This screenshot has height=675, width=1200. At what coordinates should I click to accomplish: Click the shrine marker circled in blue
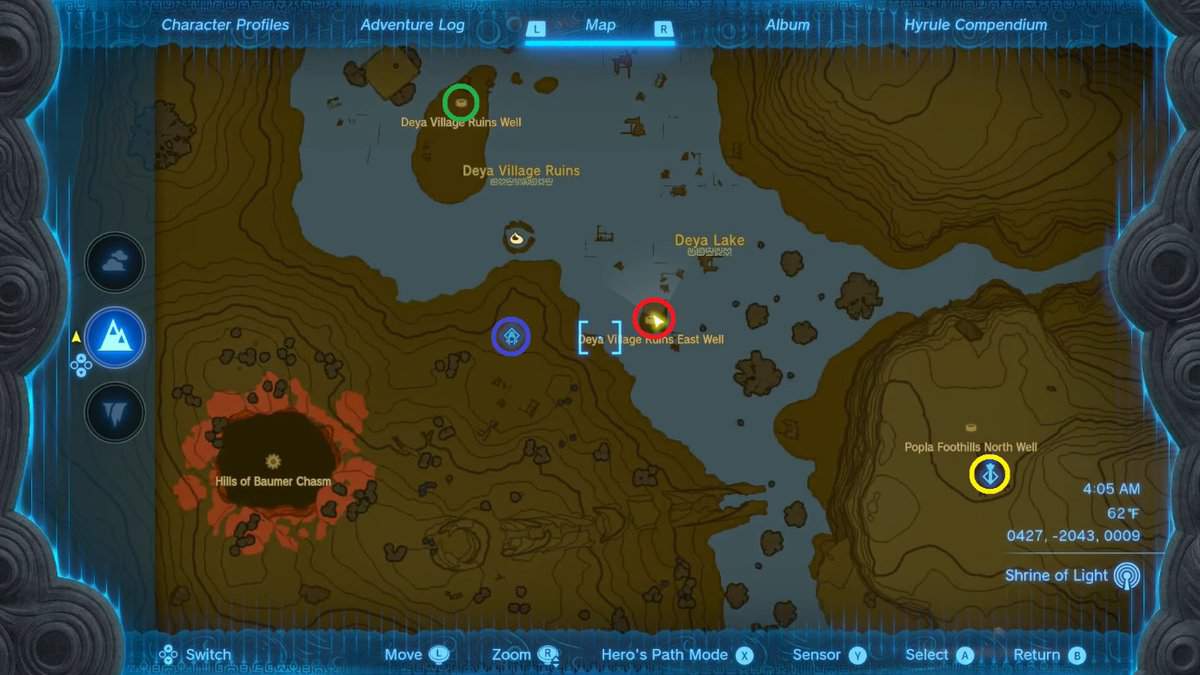click(511, 337)
